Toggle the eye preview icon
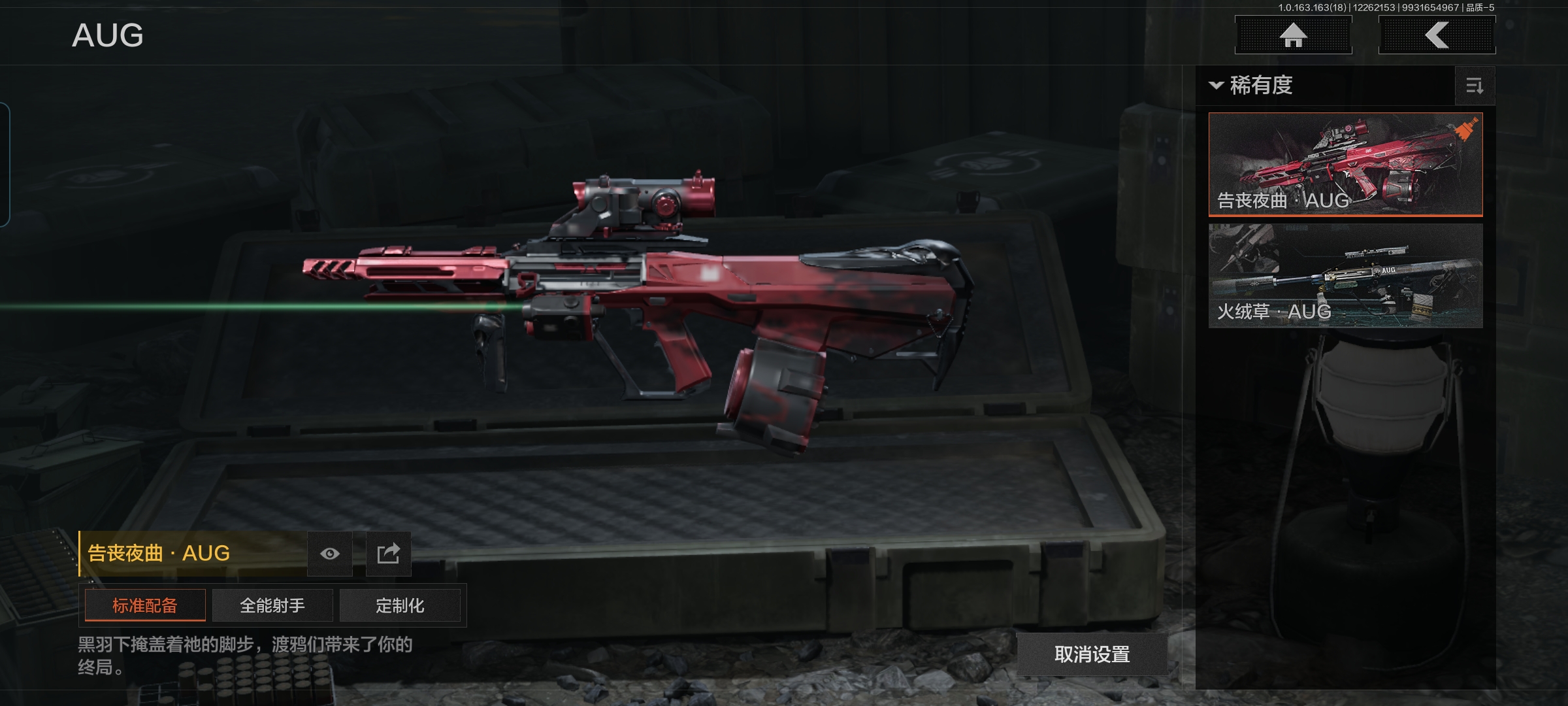 point(330,554)
